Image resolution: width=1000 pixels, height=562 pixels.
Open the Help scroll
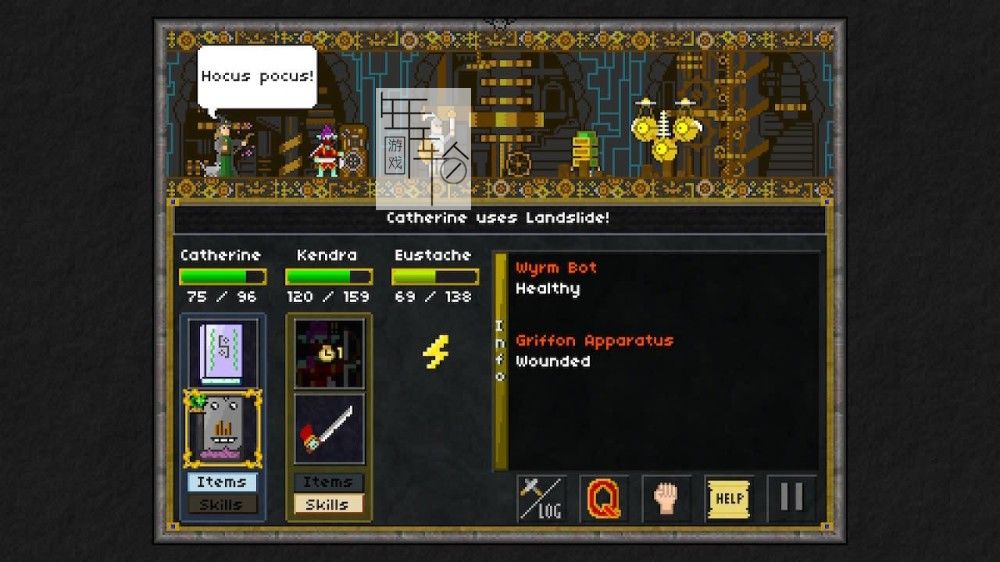click(729, 498)
